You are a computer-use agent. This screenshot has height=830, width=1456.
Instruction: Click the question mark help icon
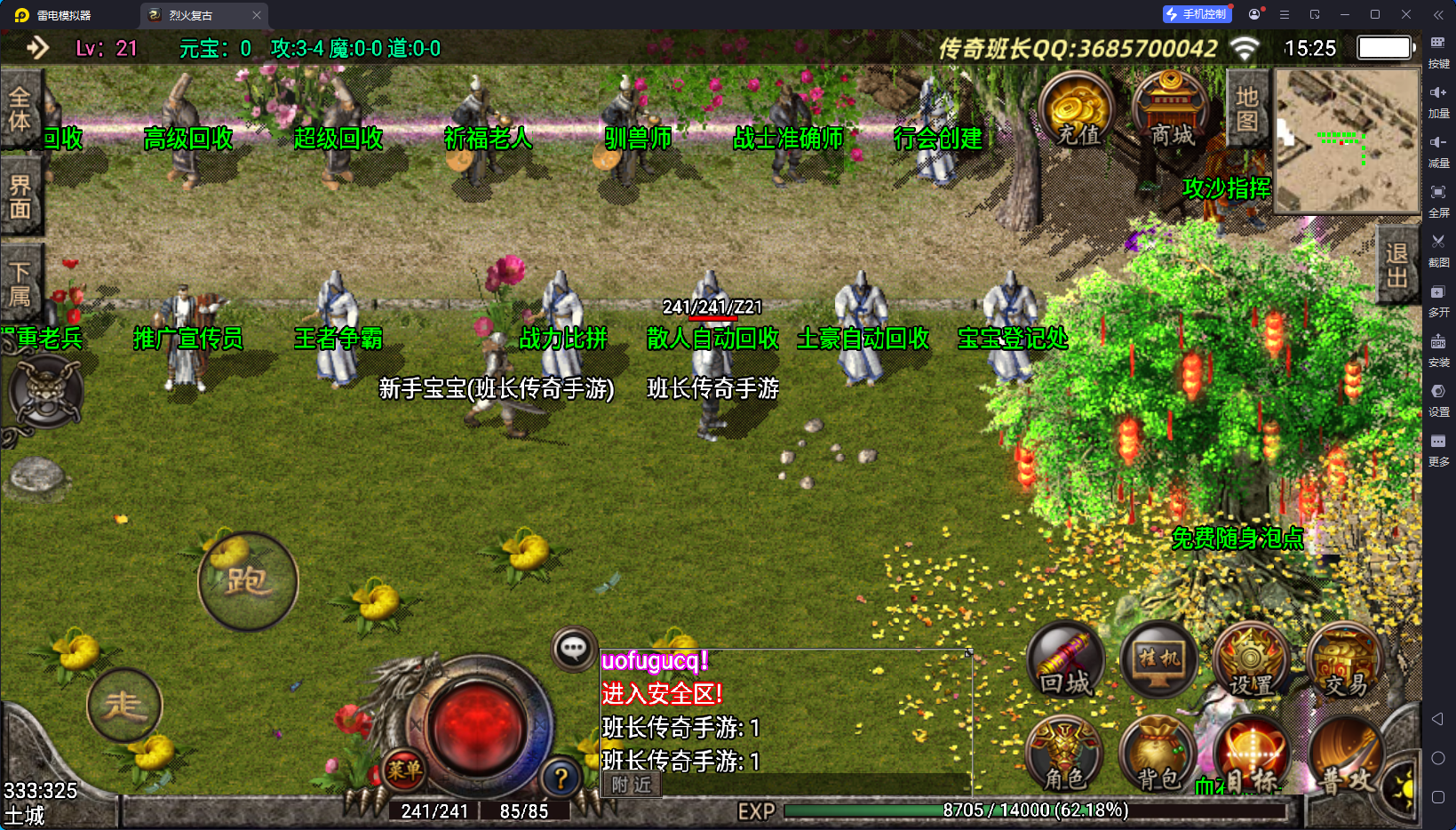[561, 778]
